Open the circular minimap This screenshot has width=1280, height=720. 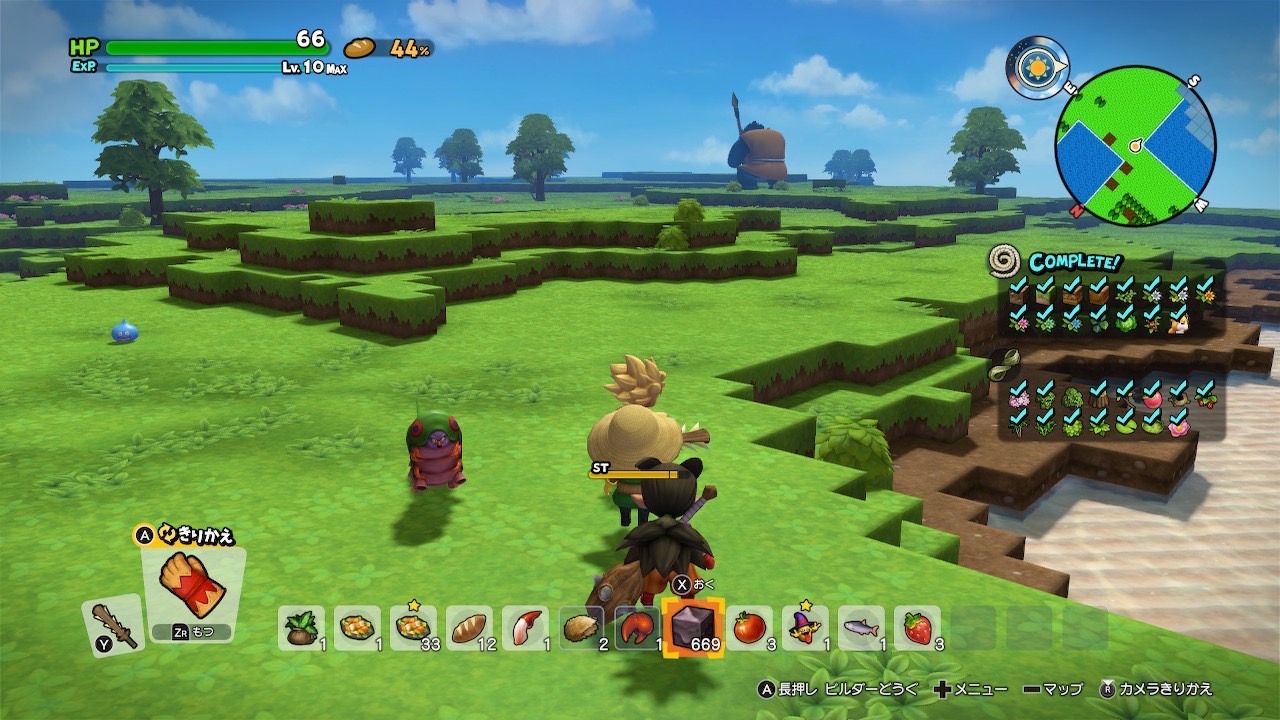pyautogui.click(x=1136, y=145)
